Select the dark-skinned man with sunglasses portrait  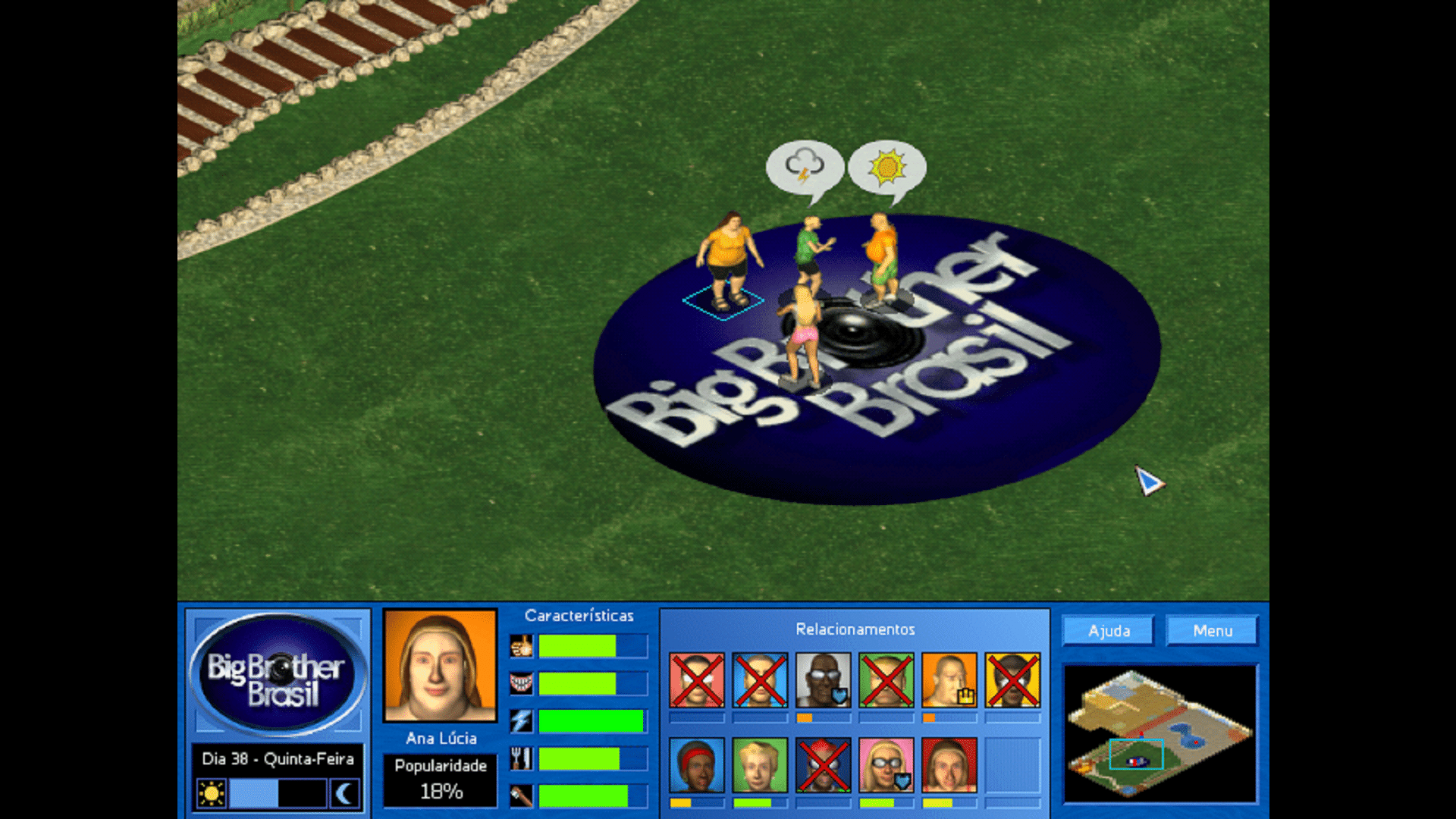(823, 680)
